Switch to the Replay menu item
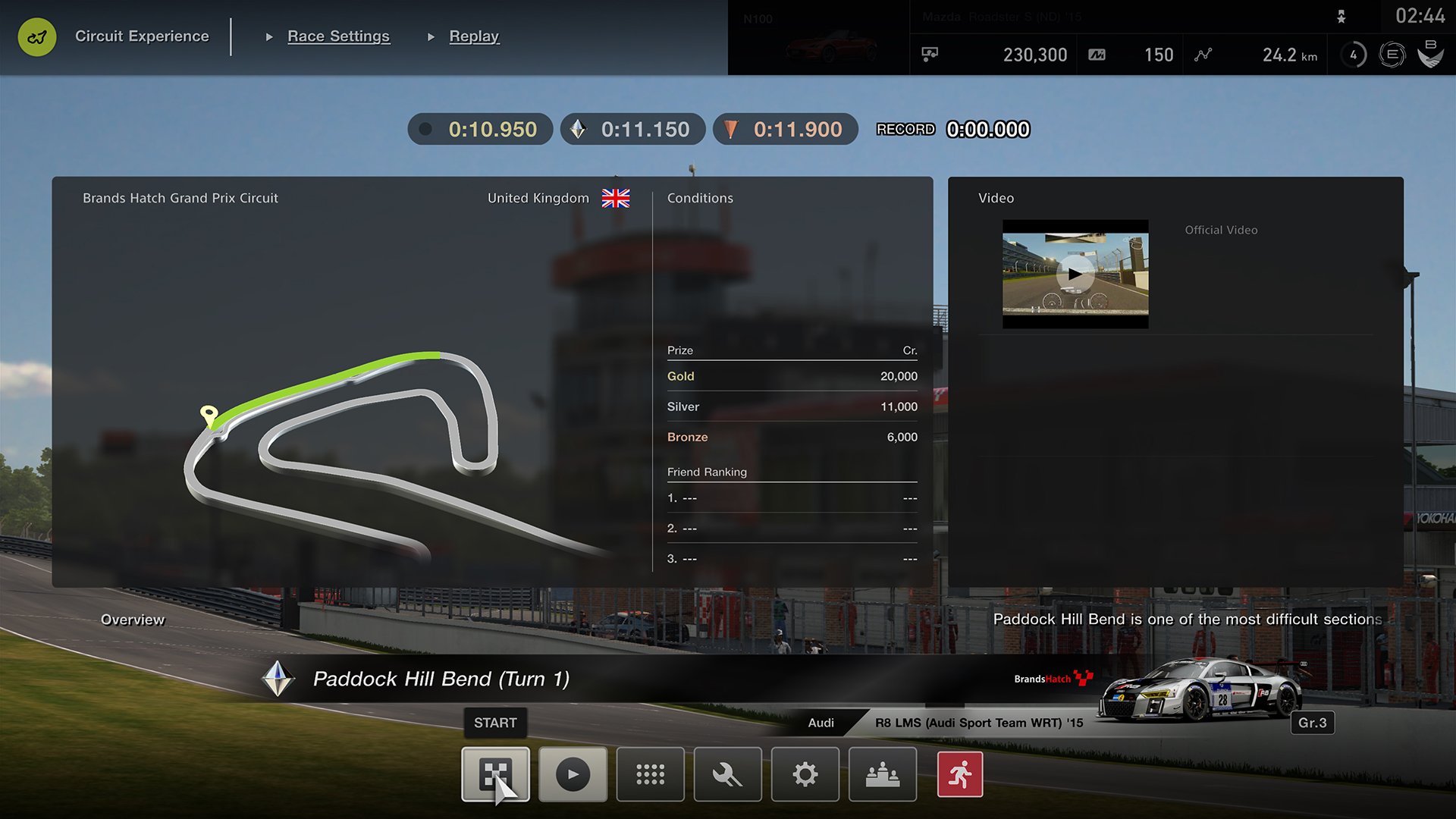The image size is (1456, 819). coord(475,36)
